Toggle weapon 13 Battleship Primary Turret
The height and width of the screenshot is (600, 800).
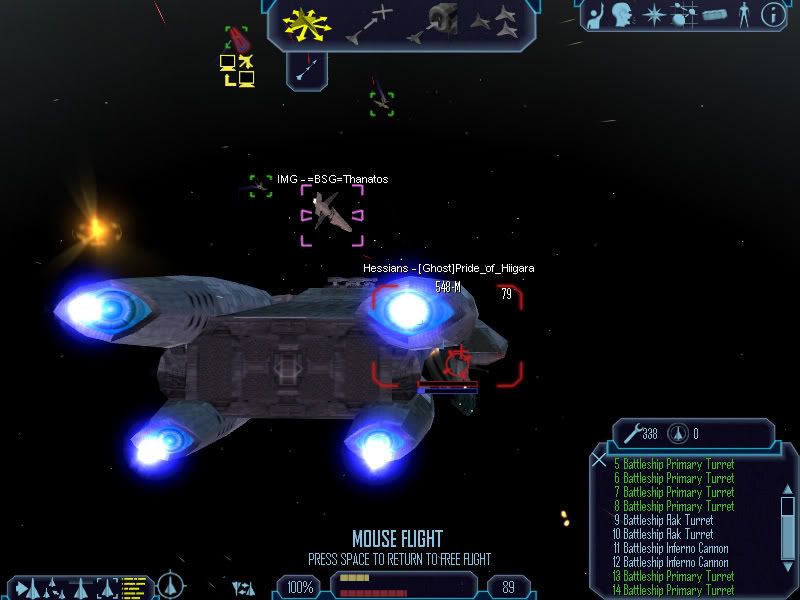pos(675,576)
